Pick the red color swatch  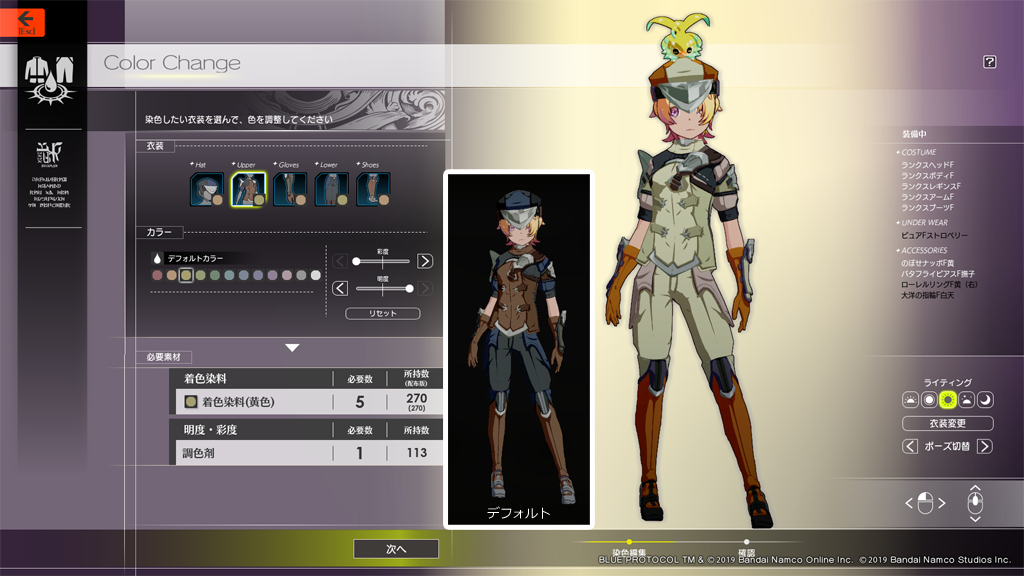[x=157, y=275]
